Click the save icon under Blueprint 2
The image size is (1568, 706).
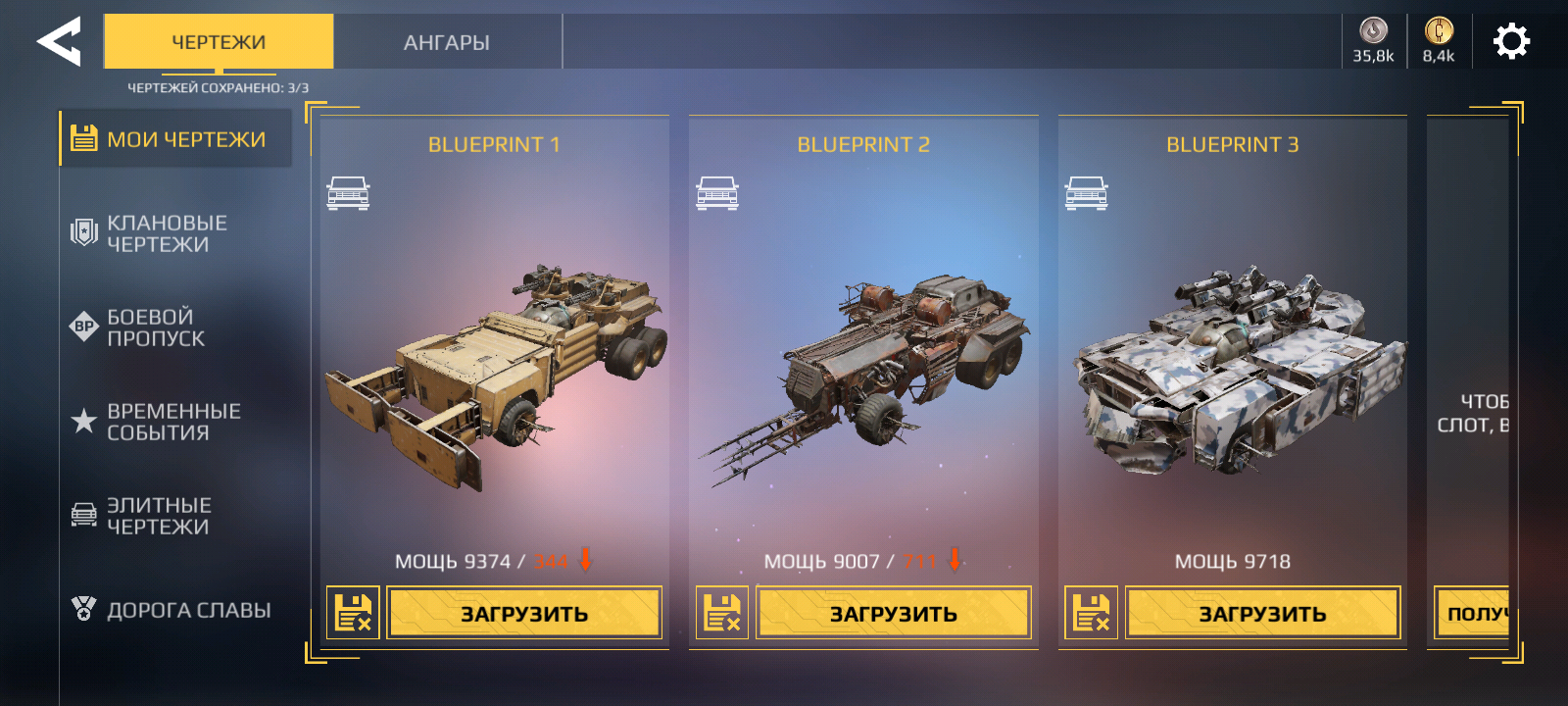(722, 614)
